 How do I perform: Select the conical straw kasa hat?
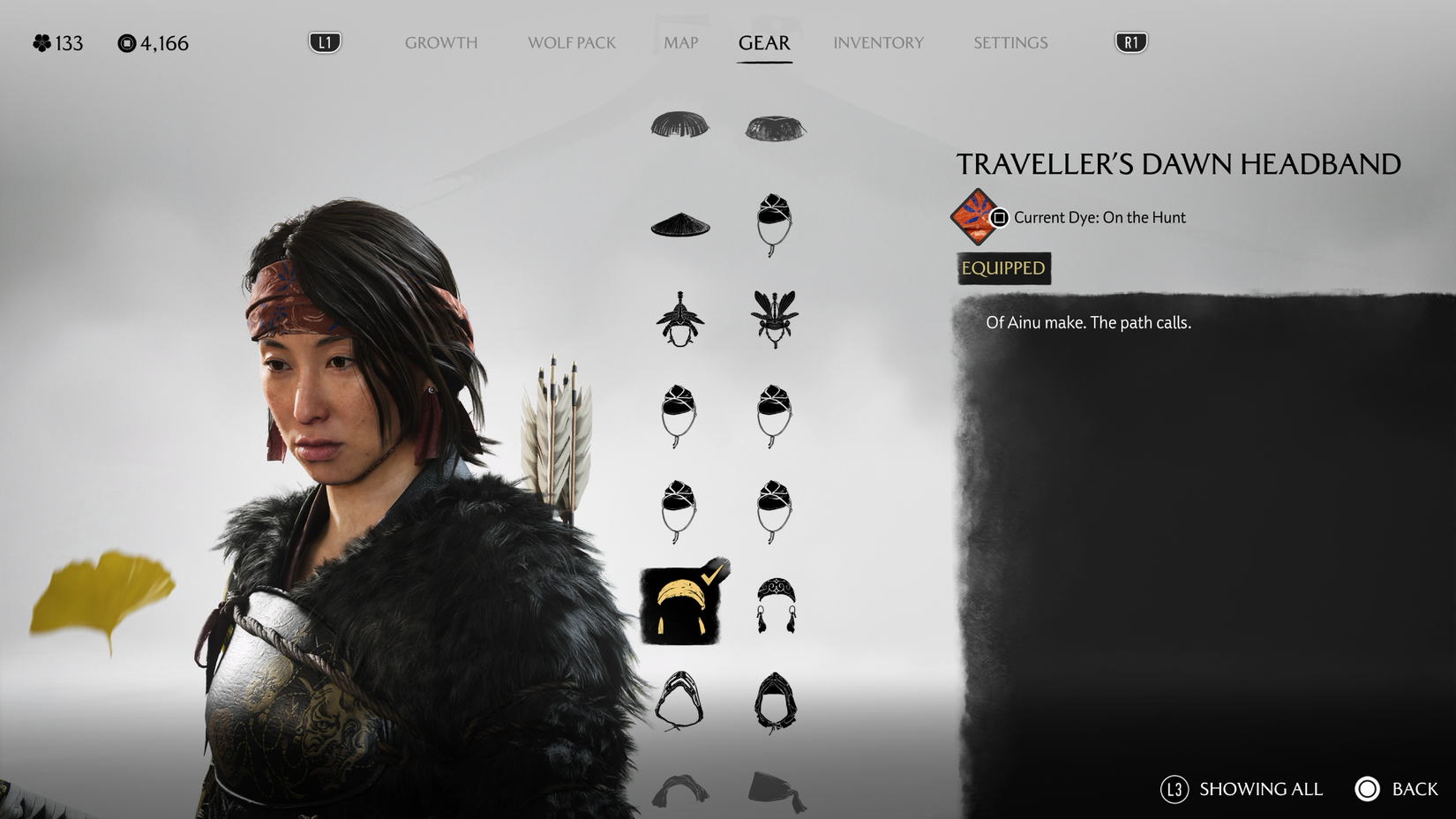(x=679, y=226)
